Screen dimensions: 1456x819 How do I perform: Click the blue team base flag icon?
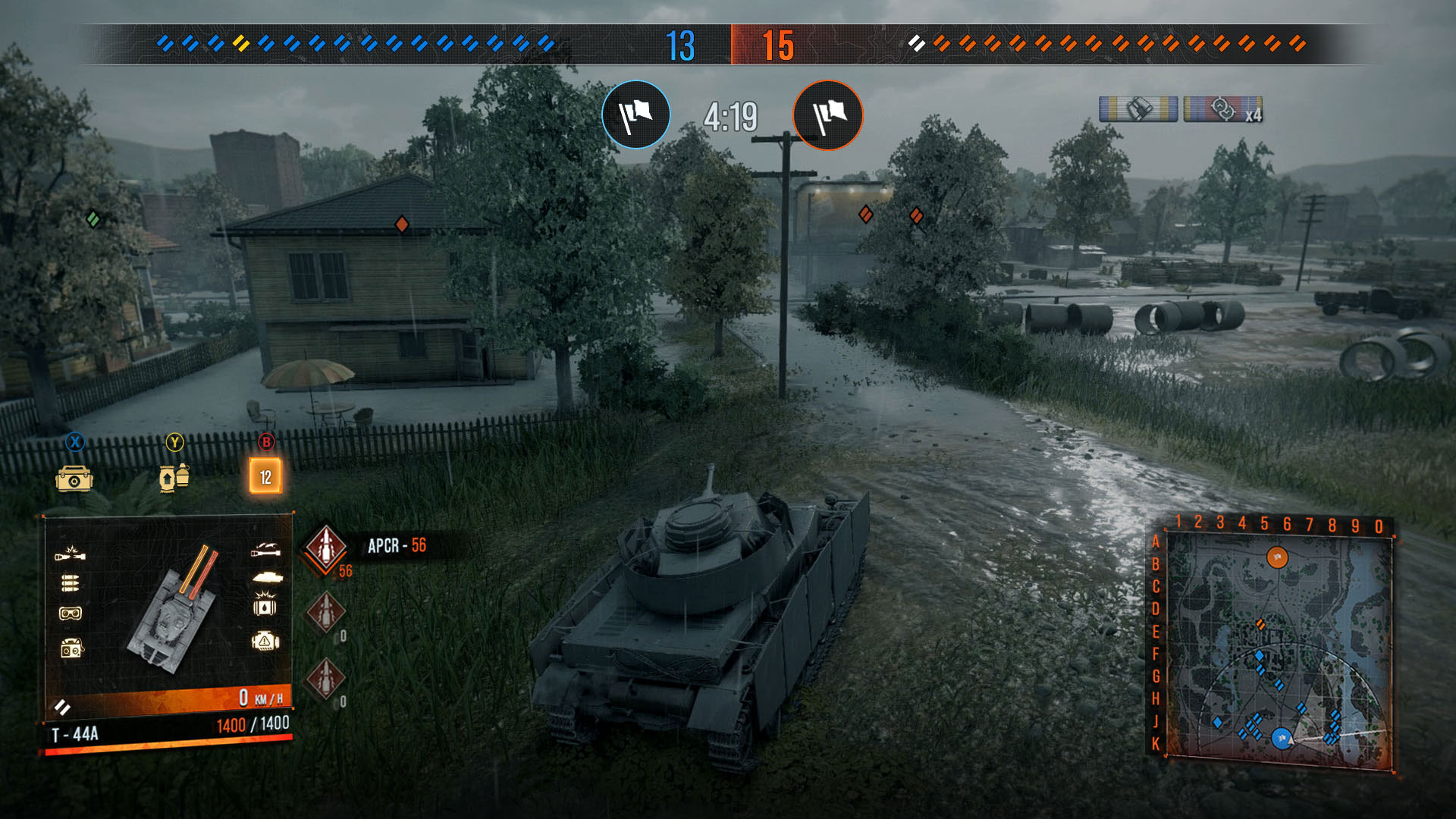click(635, 115)
